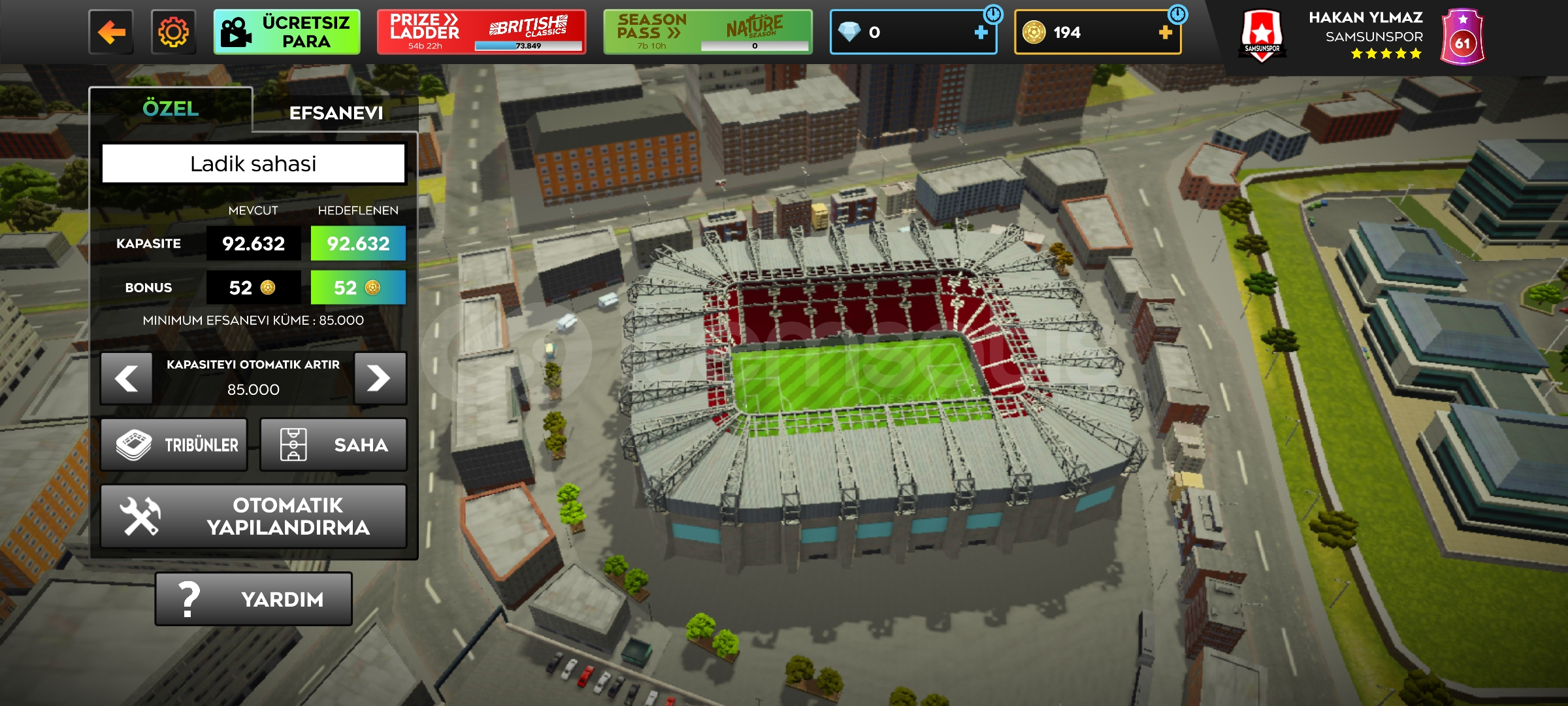1568x706 pixels.
Task: Switch to the Özel tab
Action: click(x=171, y=109)
